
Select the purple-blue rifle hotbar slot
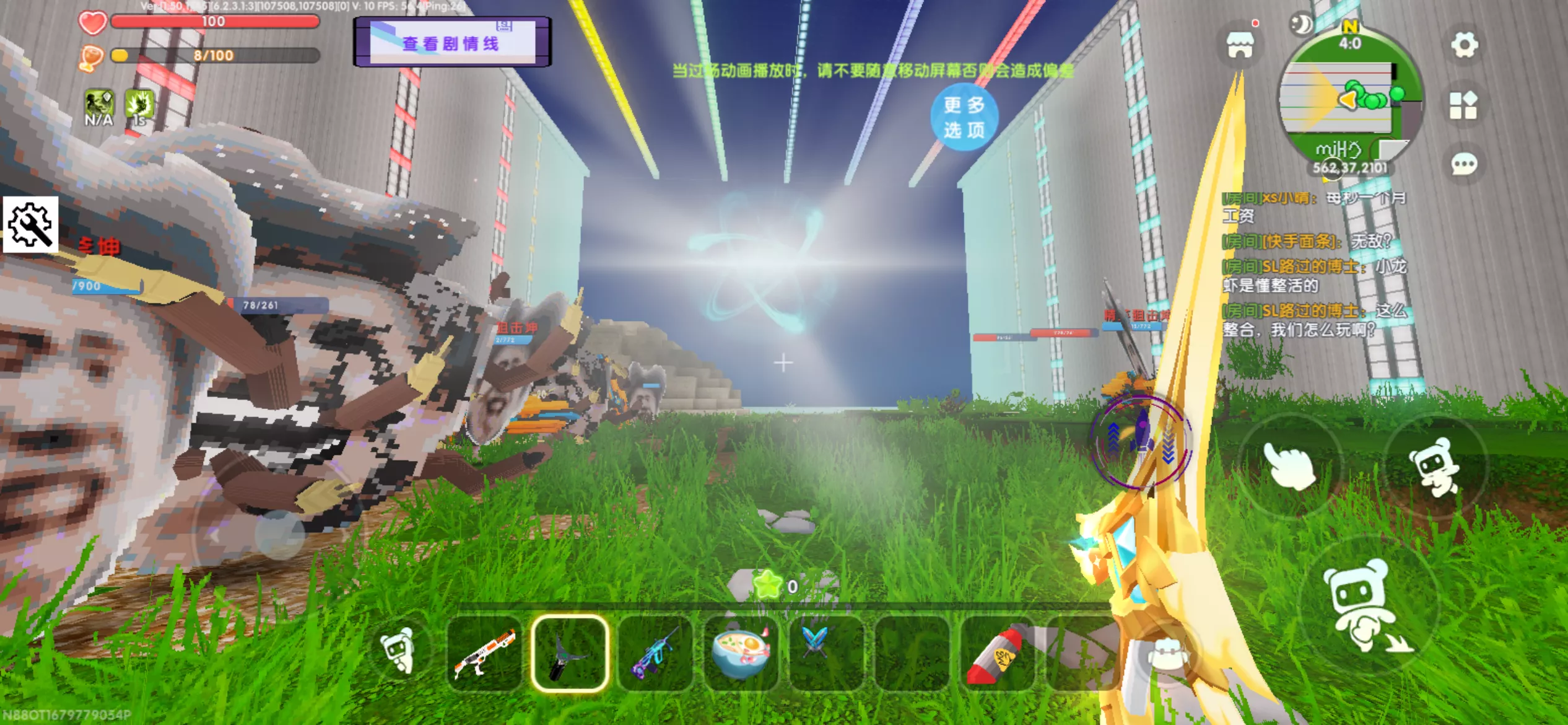coord(655,653)
